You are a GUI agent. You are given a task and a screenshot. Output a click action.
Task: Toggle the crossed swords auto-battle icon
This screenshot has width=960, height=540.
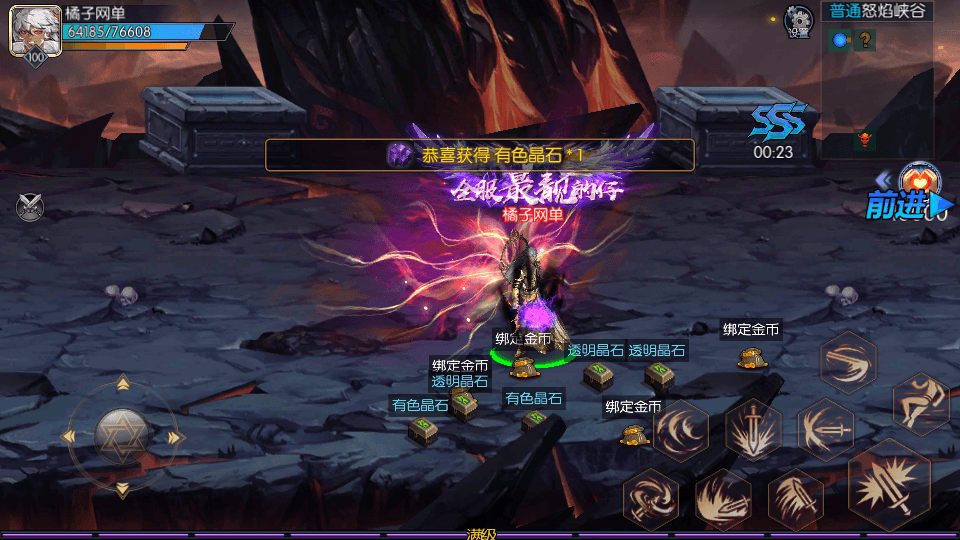30,207
